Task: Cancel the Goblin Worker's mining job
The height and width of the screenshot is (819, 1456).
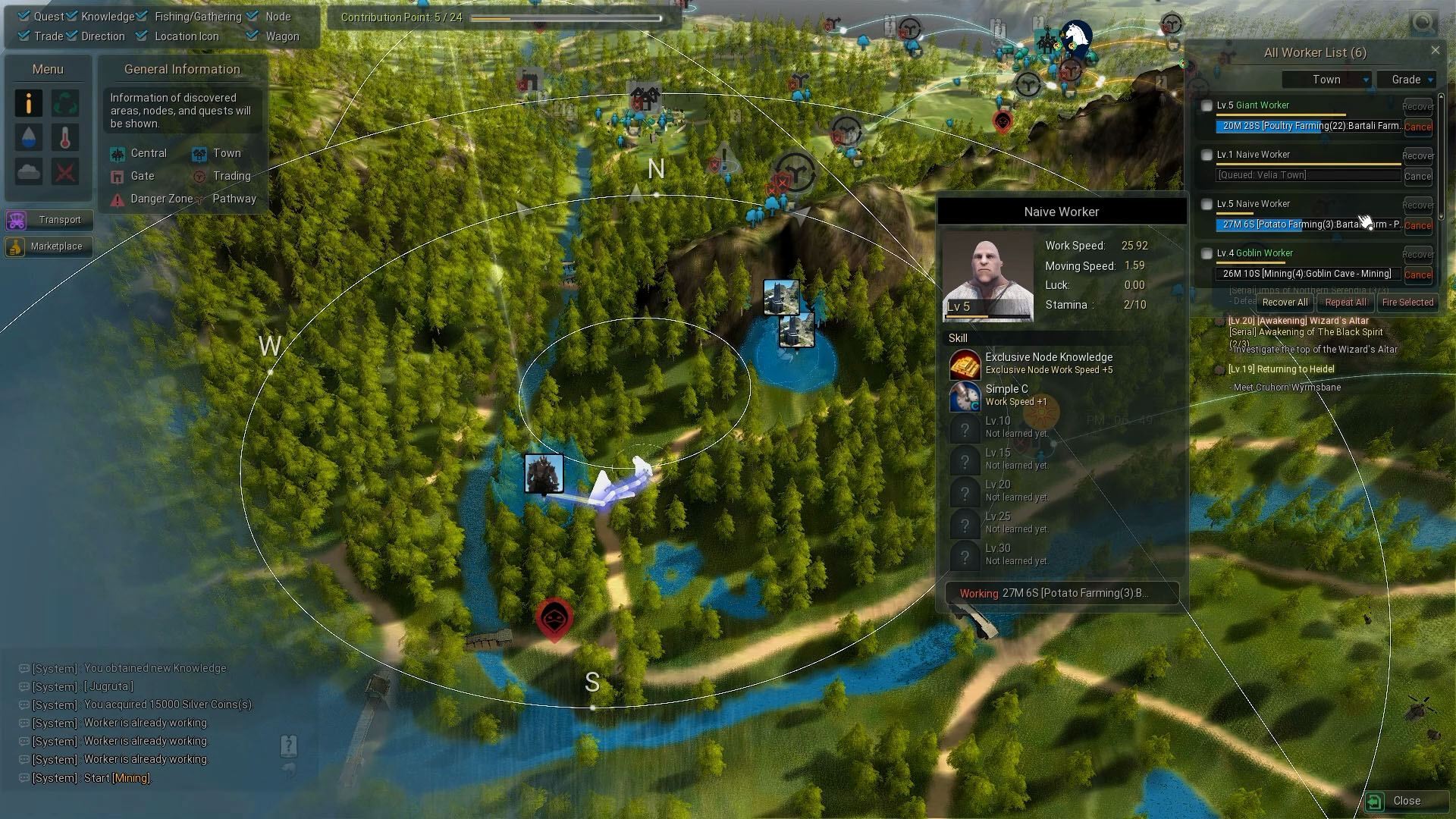Action: tap(1417, 275)
